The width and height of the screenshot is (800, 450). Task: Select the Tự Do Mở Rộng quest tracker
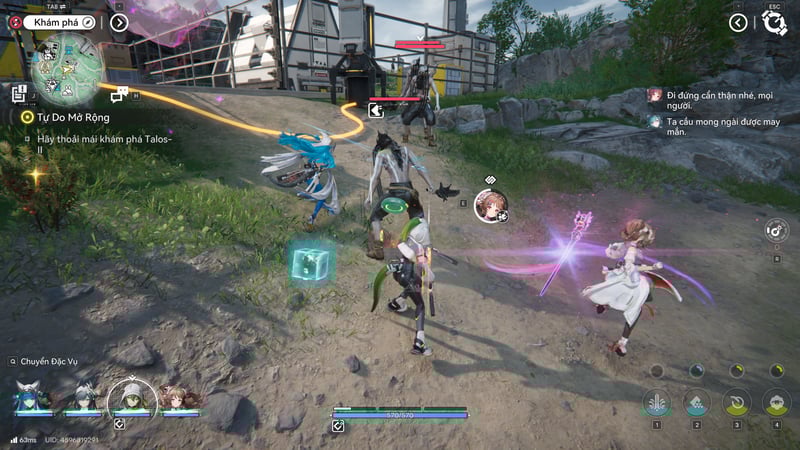click(62, 116)
